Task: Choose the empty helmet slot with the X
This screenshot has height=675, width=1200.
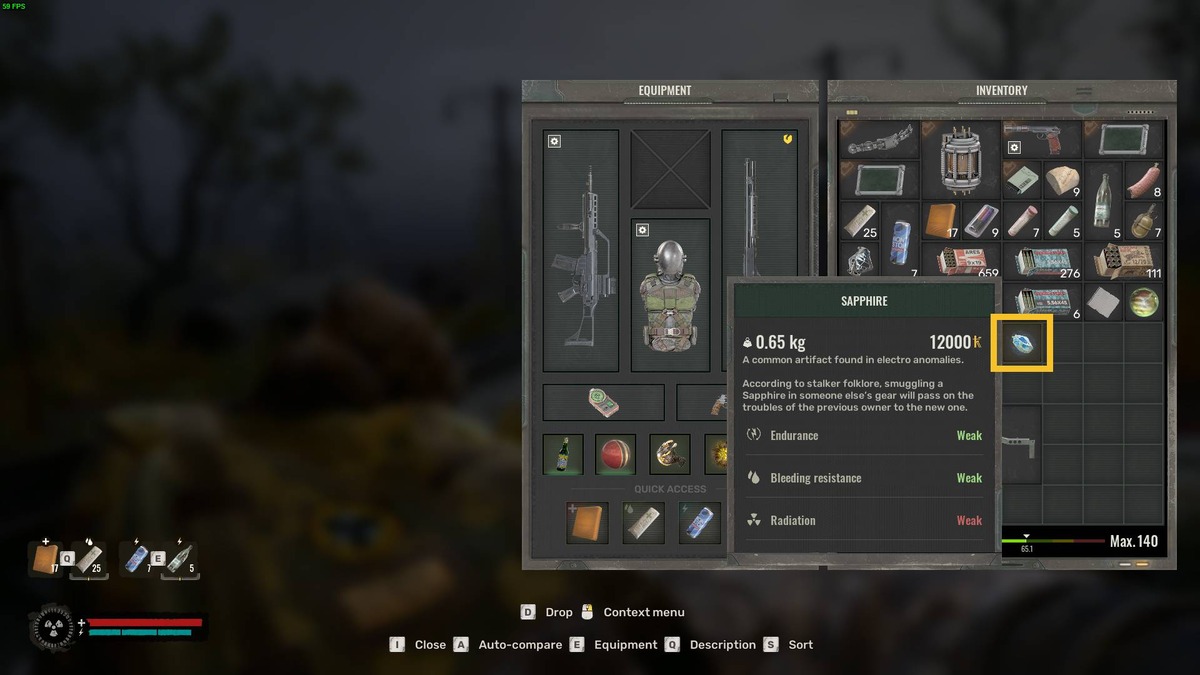Action: (x=670, y=169)
